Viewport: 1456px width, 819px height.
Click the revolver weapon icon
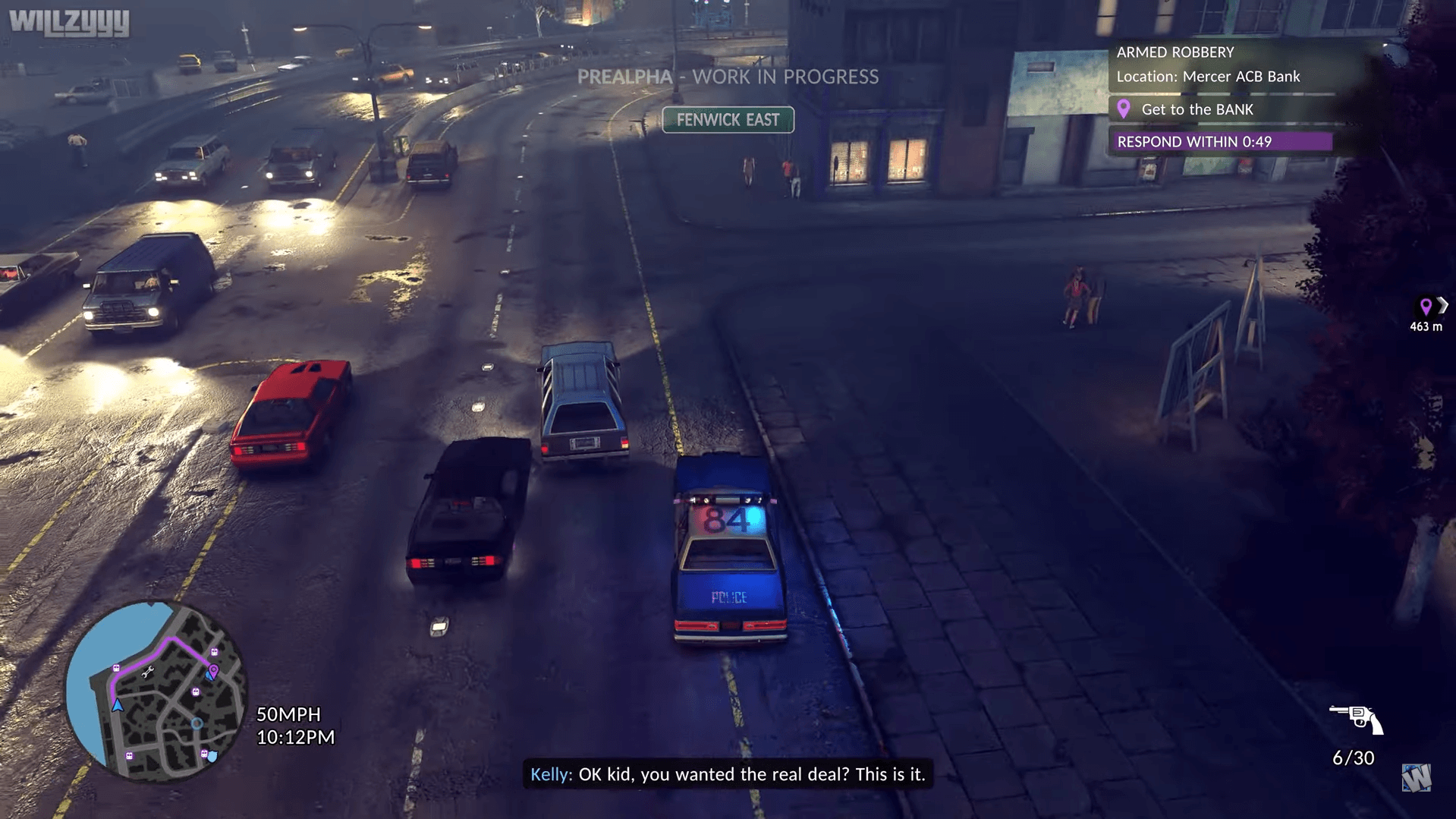1356,719
